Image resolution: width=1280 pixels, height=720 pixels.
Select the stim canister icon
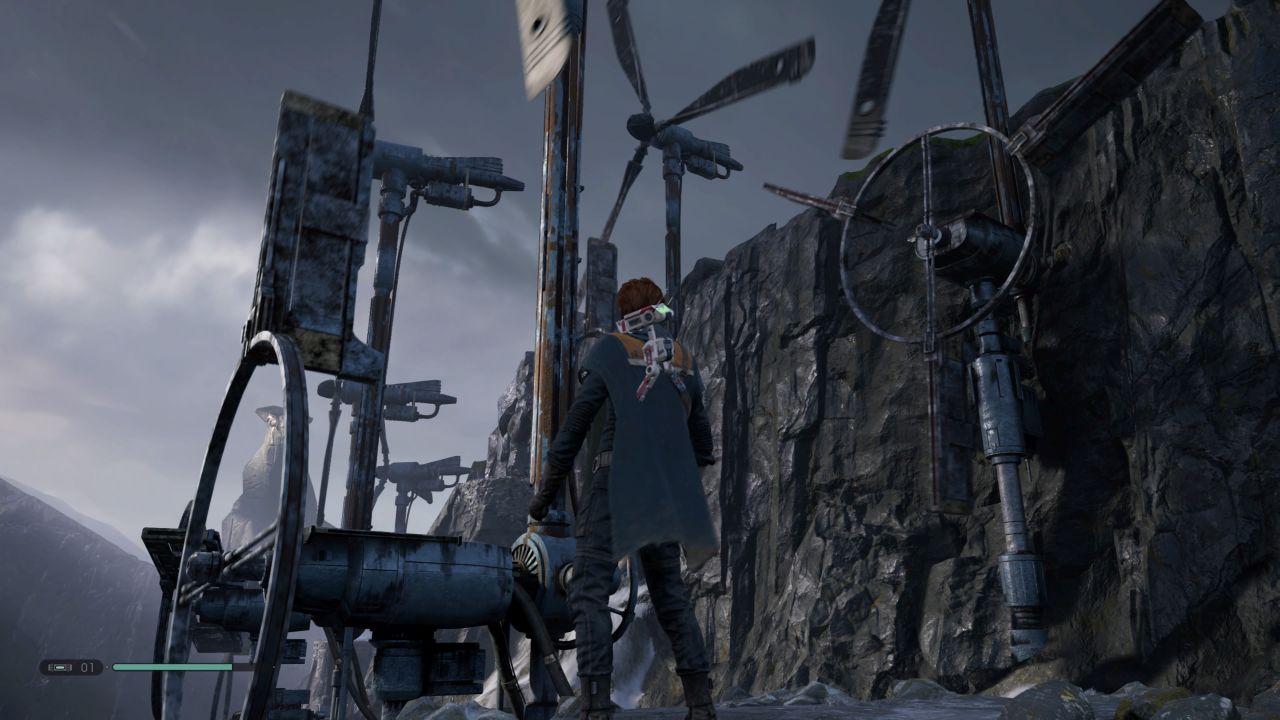click(59, 667)
